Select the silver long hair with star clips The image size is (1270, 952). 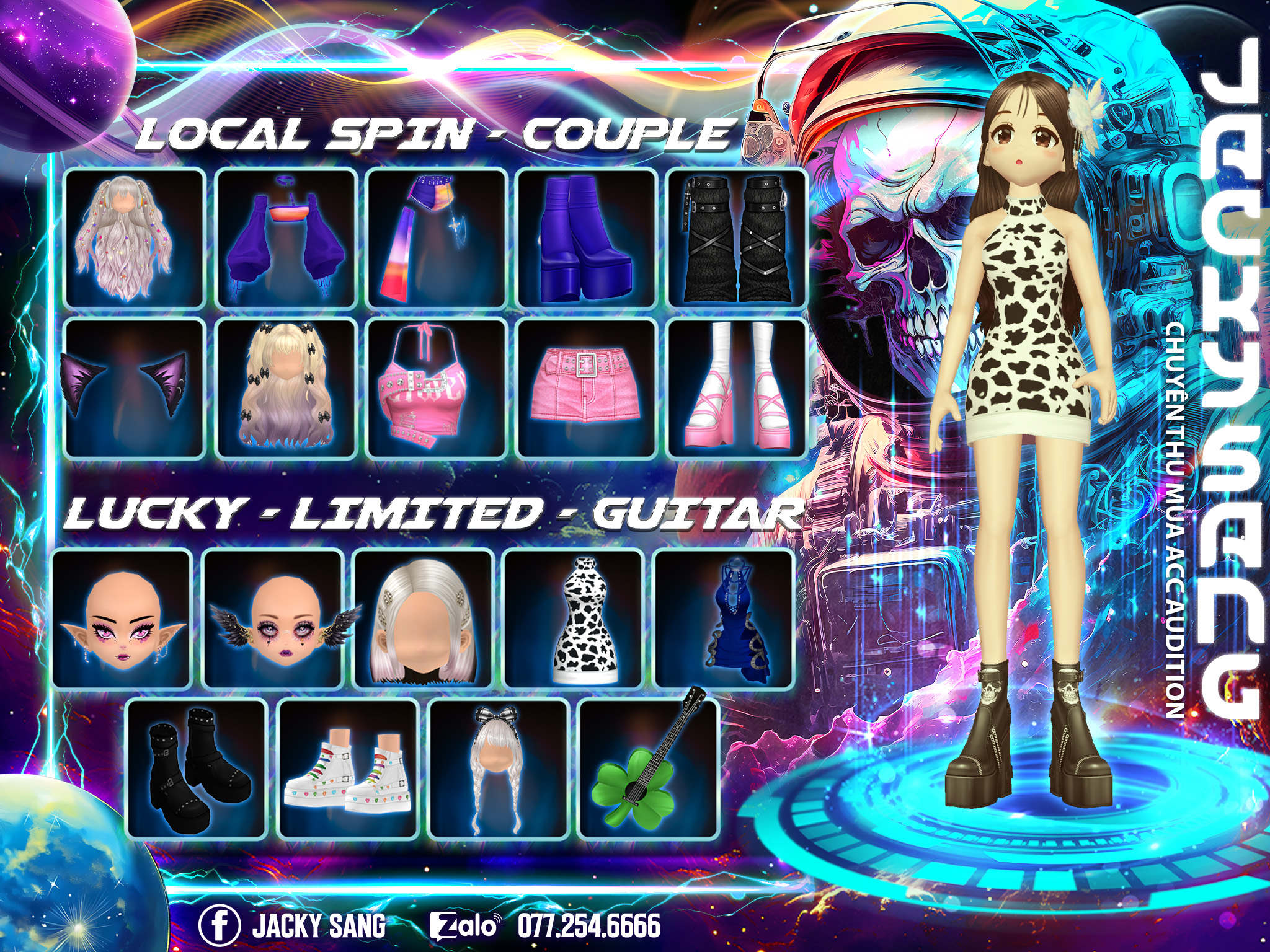click(x=135, y=238)
